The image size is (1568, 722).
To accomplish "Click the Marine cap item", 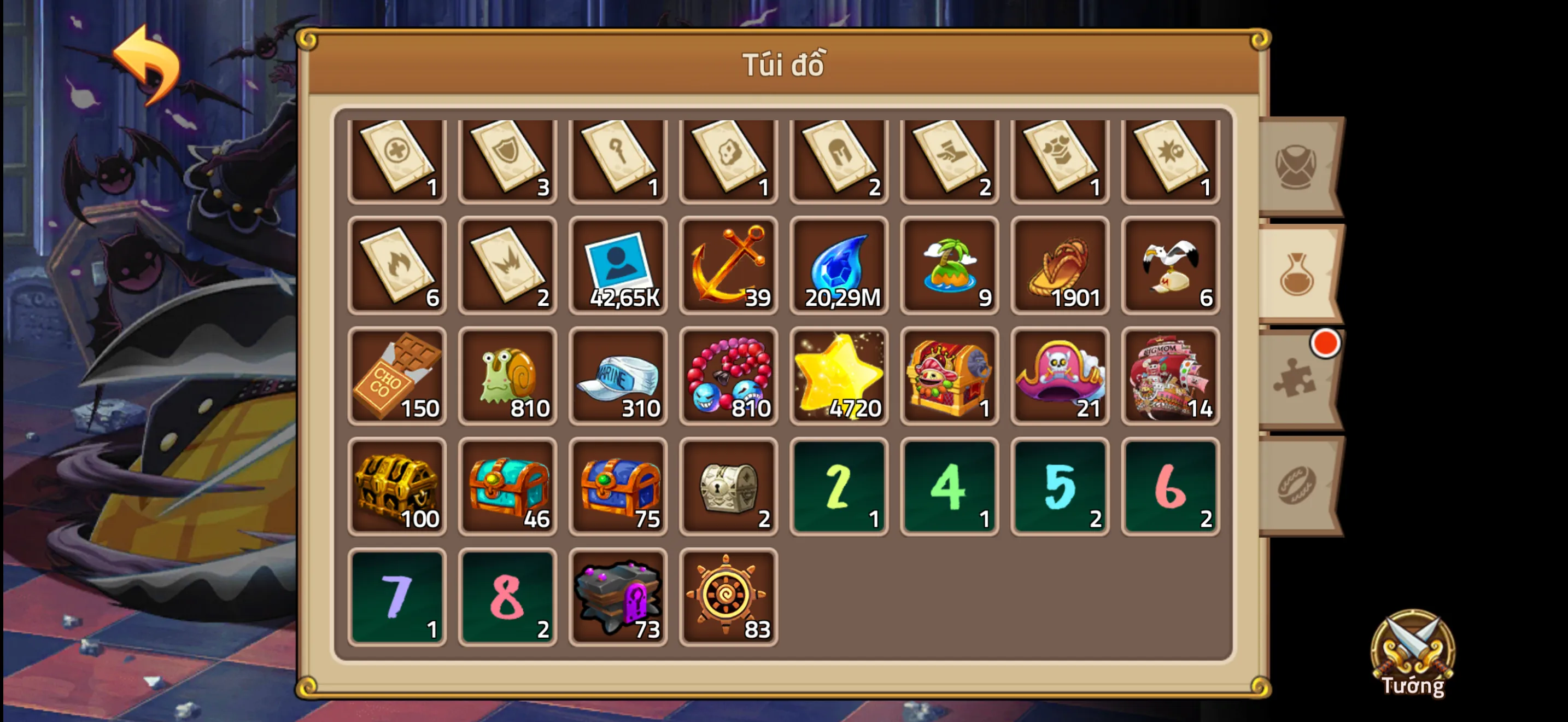I will pyautogui.click(x=618, y=376).
